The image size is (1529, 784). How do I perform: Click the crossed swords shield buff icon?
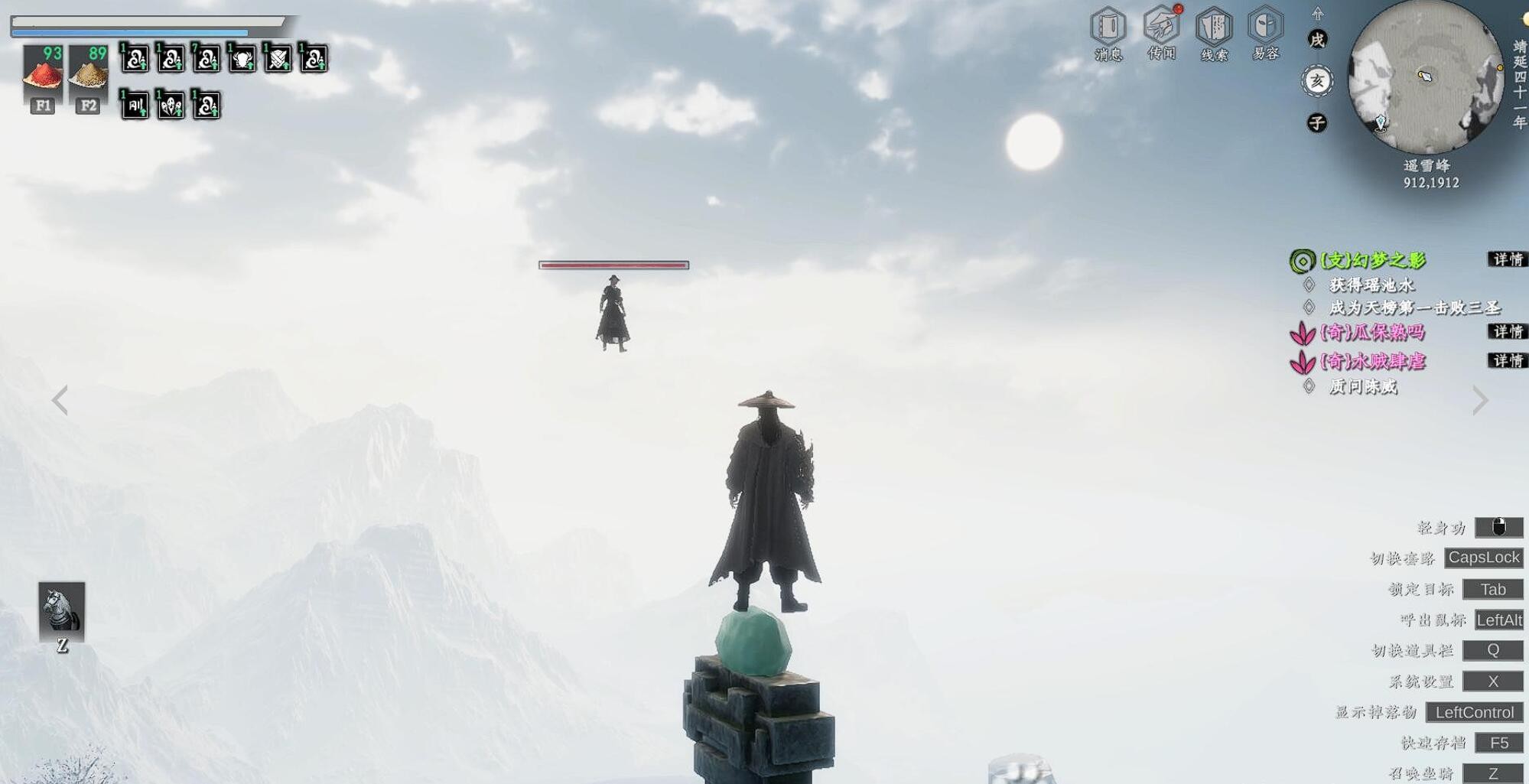pyautogui.click(x=278, y=59)
